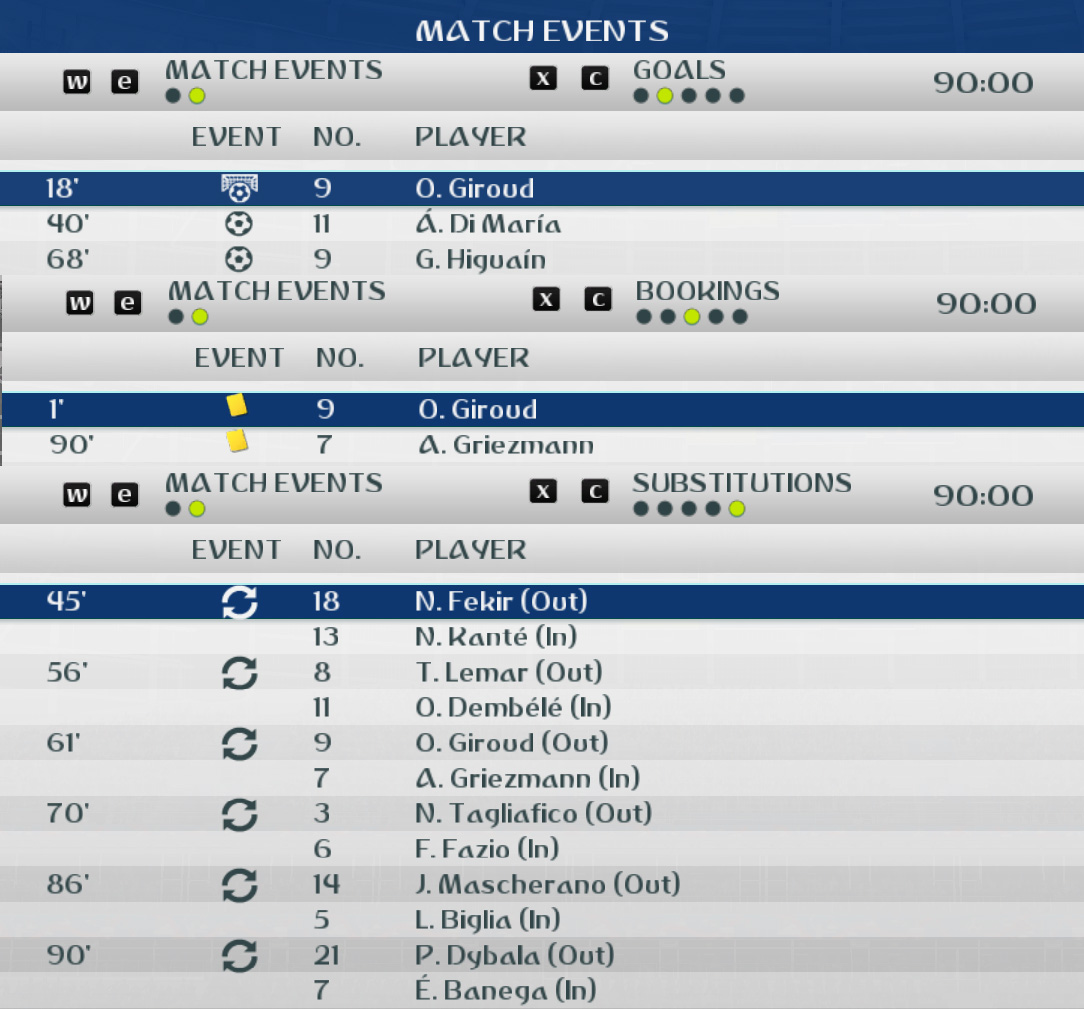Viewport: 1084px width, 1009px height.
Task: Open the Bookings category header
Action: click(x=707, y=292)
